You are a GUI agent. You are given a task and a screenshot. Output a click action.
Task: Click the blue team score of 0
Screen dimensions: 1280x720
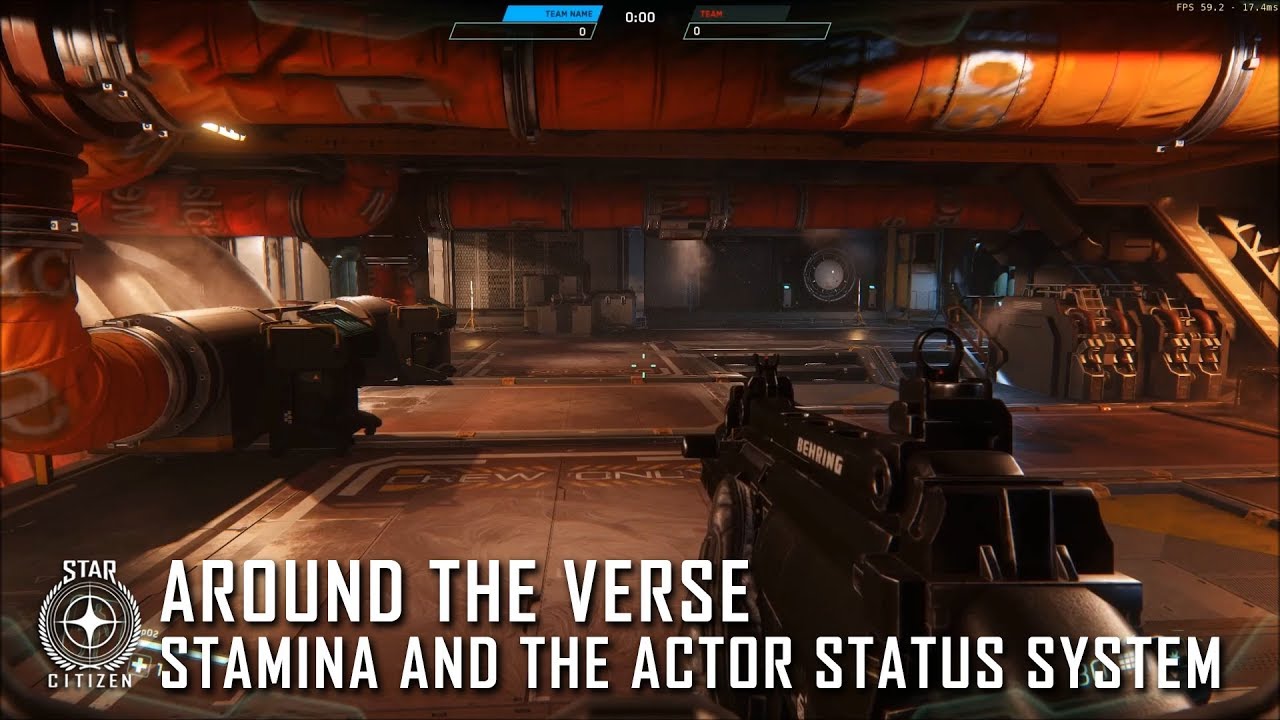582,30
